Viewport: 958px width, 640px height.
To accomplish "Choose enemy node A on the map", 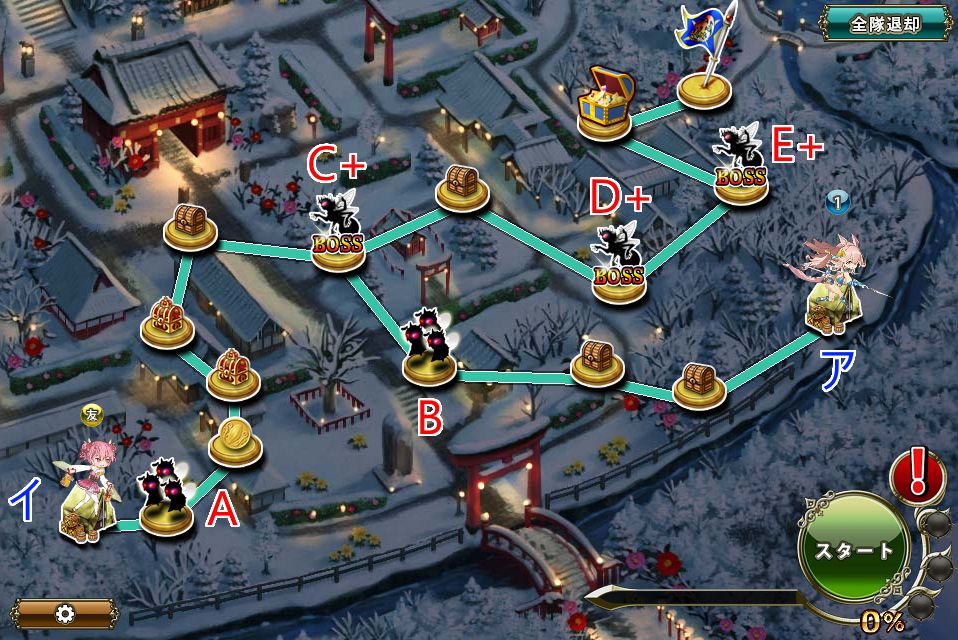I will point(166,500).
